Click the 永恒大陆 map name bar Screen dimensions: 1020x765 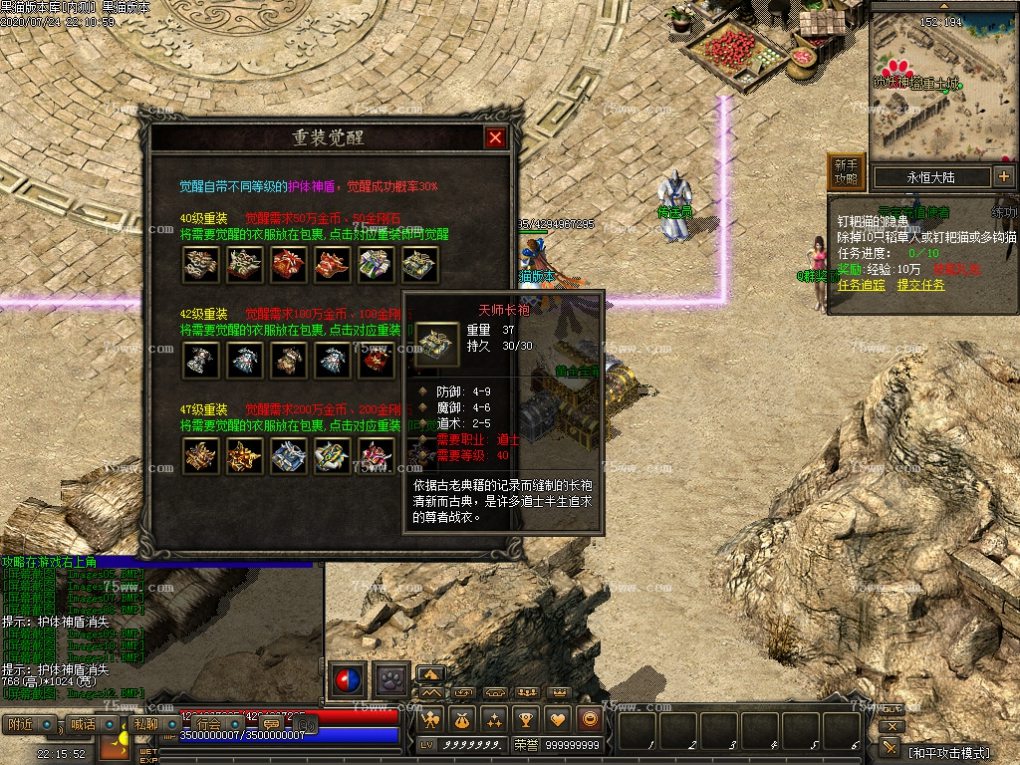pyautogui.click(x=930, y=177)
